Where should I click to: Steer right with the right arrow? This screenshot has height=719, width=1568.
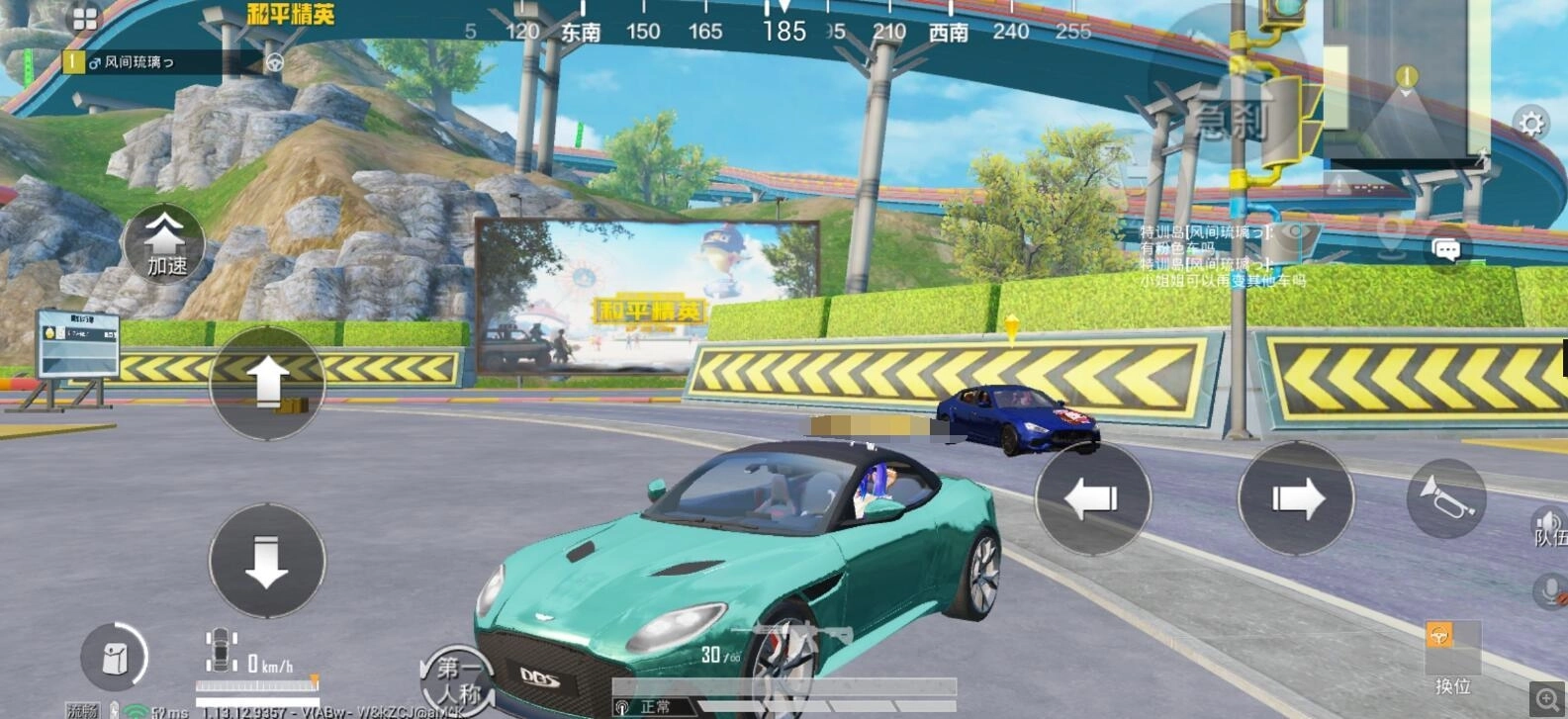[1296, 497]
